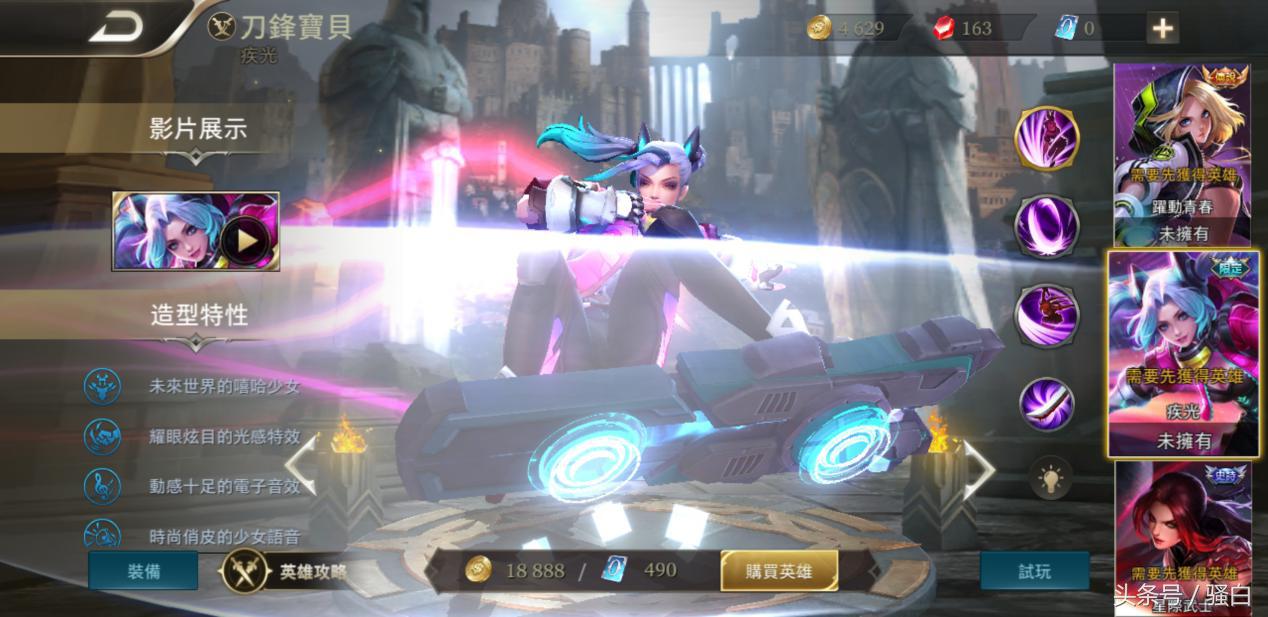Go back using the return arrow

click(117, 27)
